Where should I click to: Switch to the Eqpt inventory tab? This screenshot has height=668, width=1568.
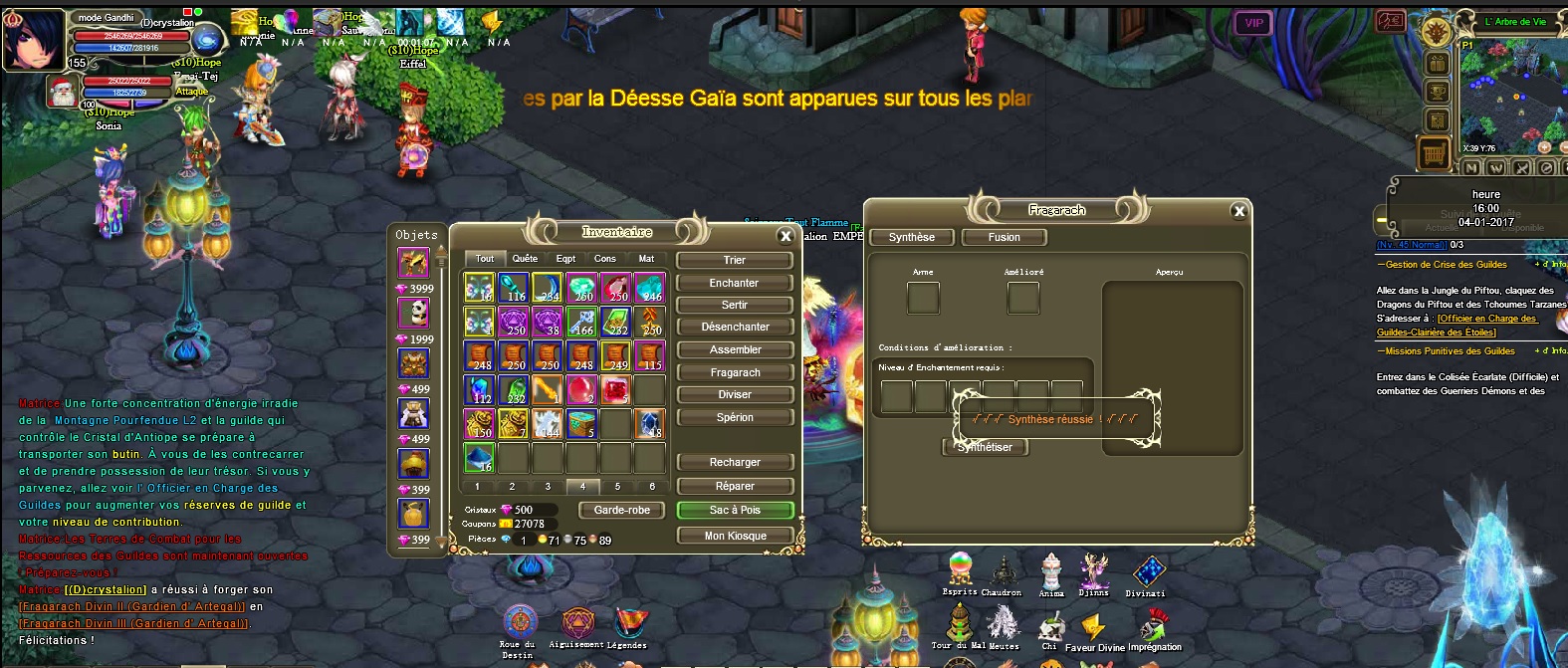[x=565, y=259]
